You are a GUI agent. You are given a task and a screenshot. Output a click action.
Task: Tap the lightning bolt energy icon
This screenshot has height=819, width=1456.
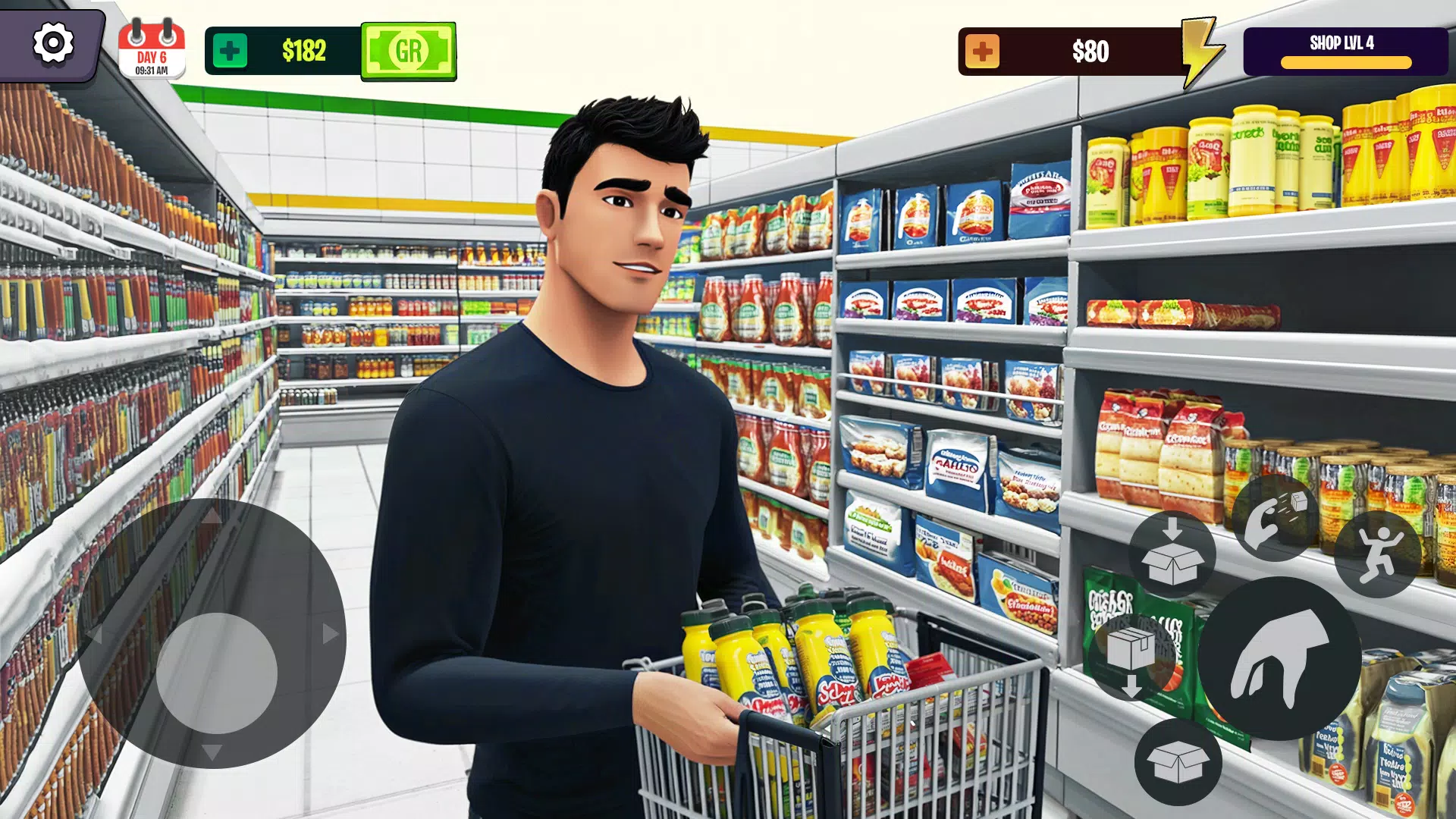tap(1199, 51)
